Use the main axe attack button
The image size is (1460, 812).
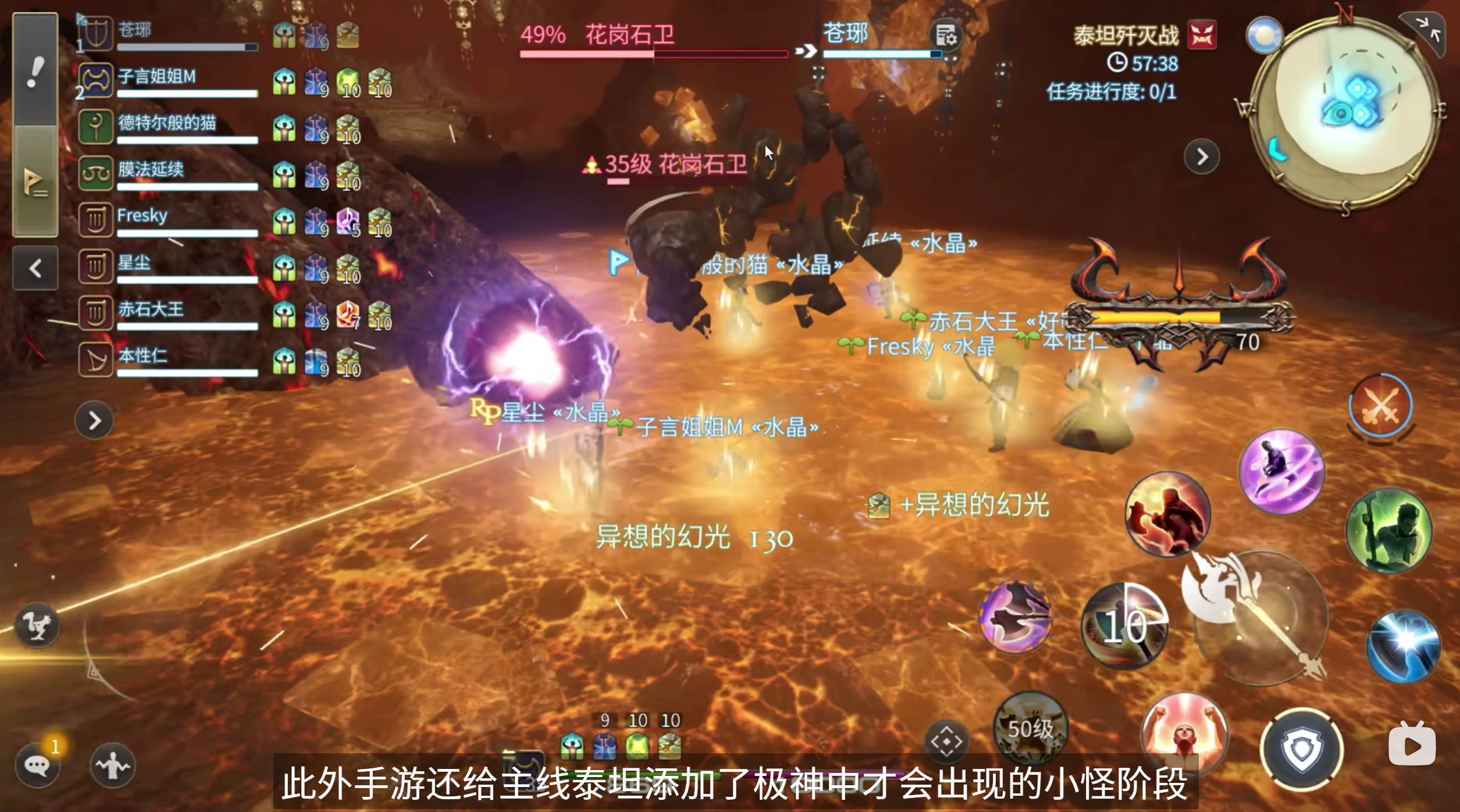pos(1259,617)
